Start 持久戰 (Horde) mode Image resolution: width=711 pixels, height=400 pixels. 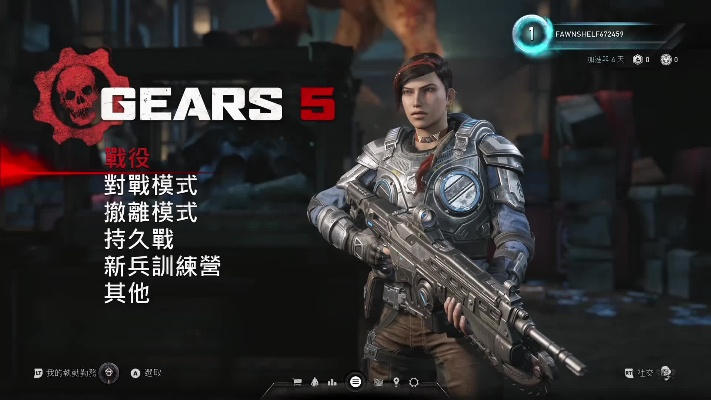pos(139,239)
